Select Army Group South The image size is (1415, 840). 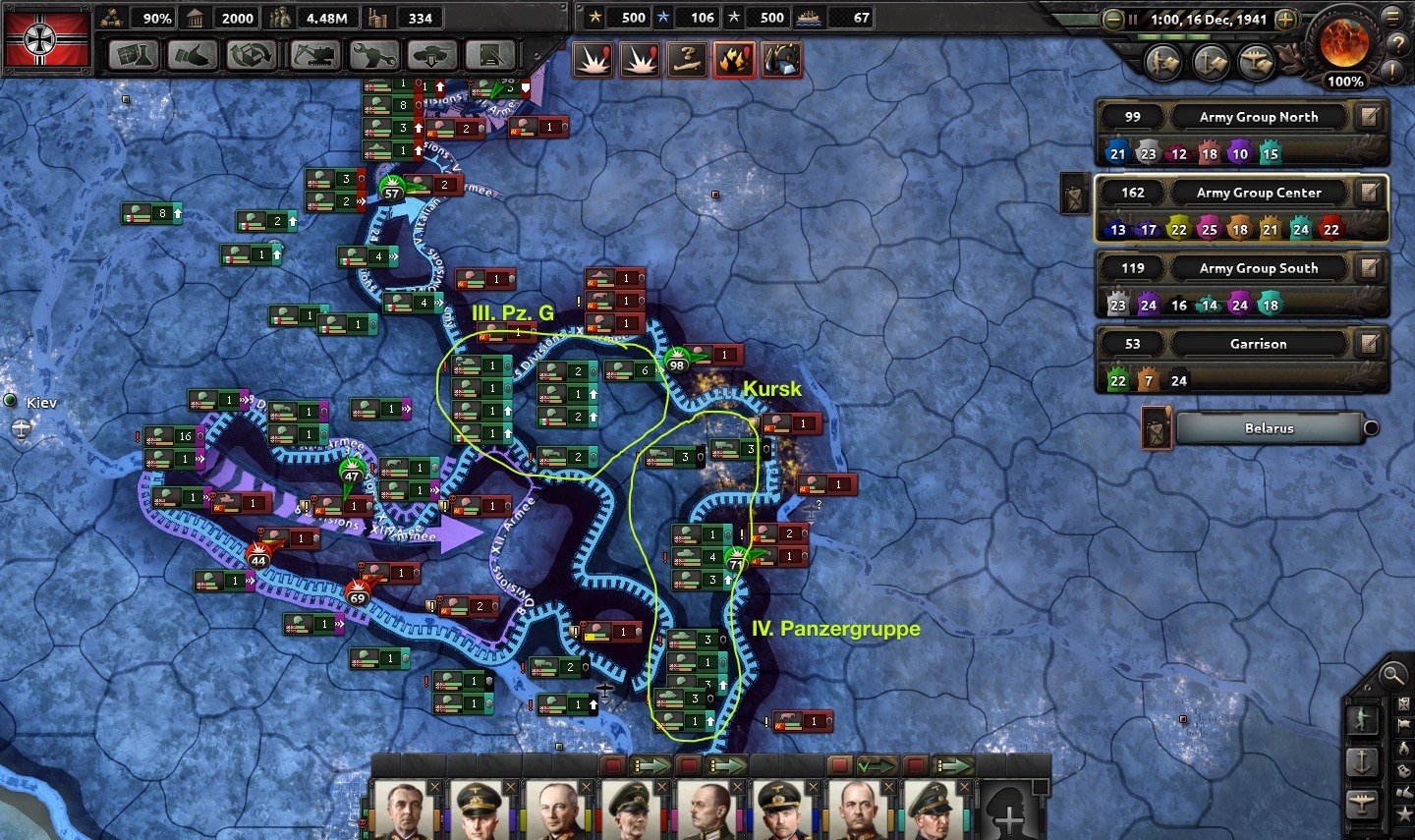tap(1258, 268)
